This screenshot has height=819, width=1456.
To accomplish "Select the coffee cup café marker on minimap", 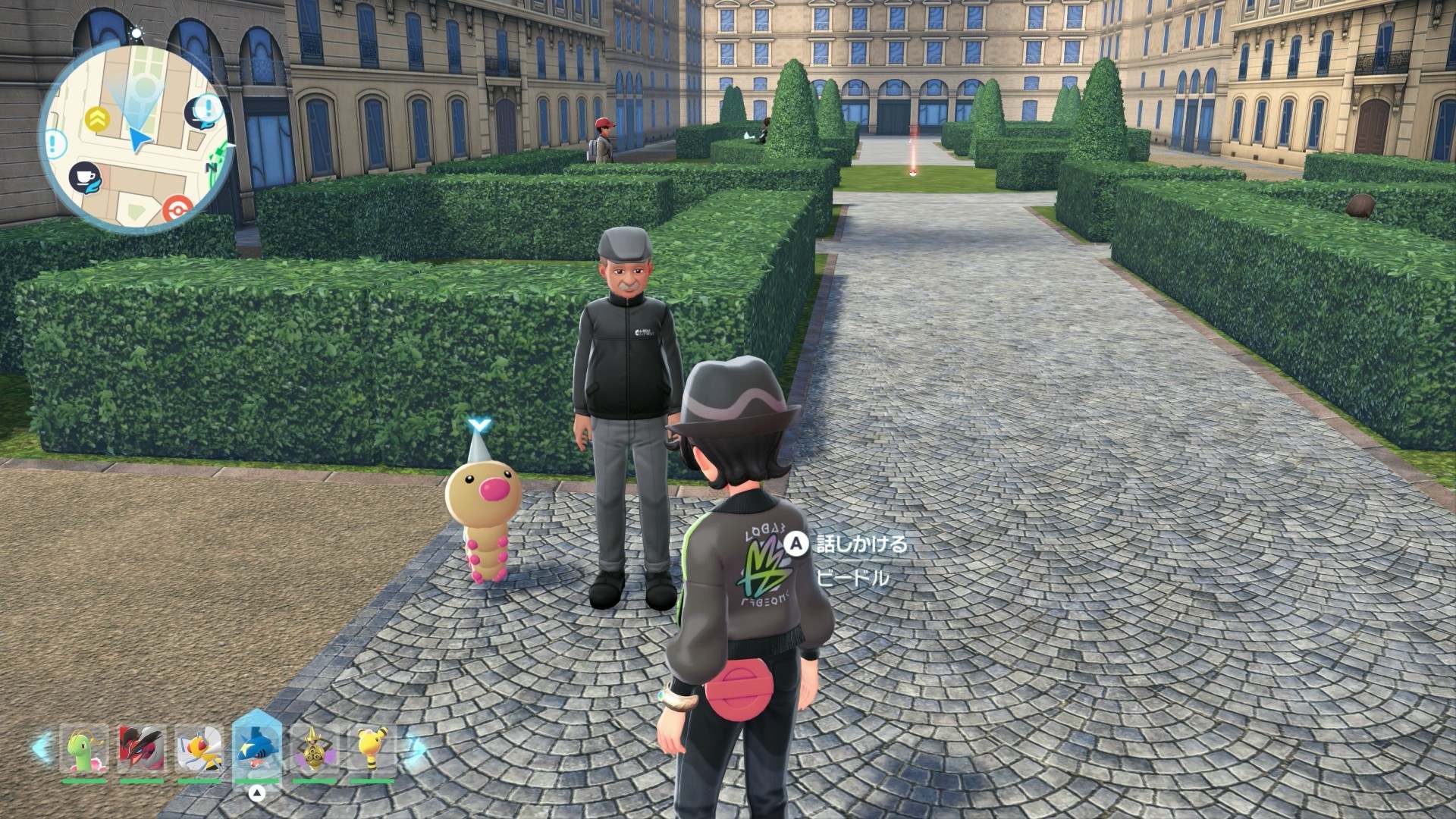I will tap(83, 178).
